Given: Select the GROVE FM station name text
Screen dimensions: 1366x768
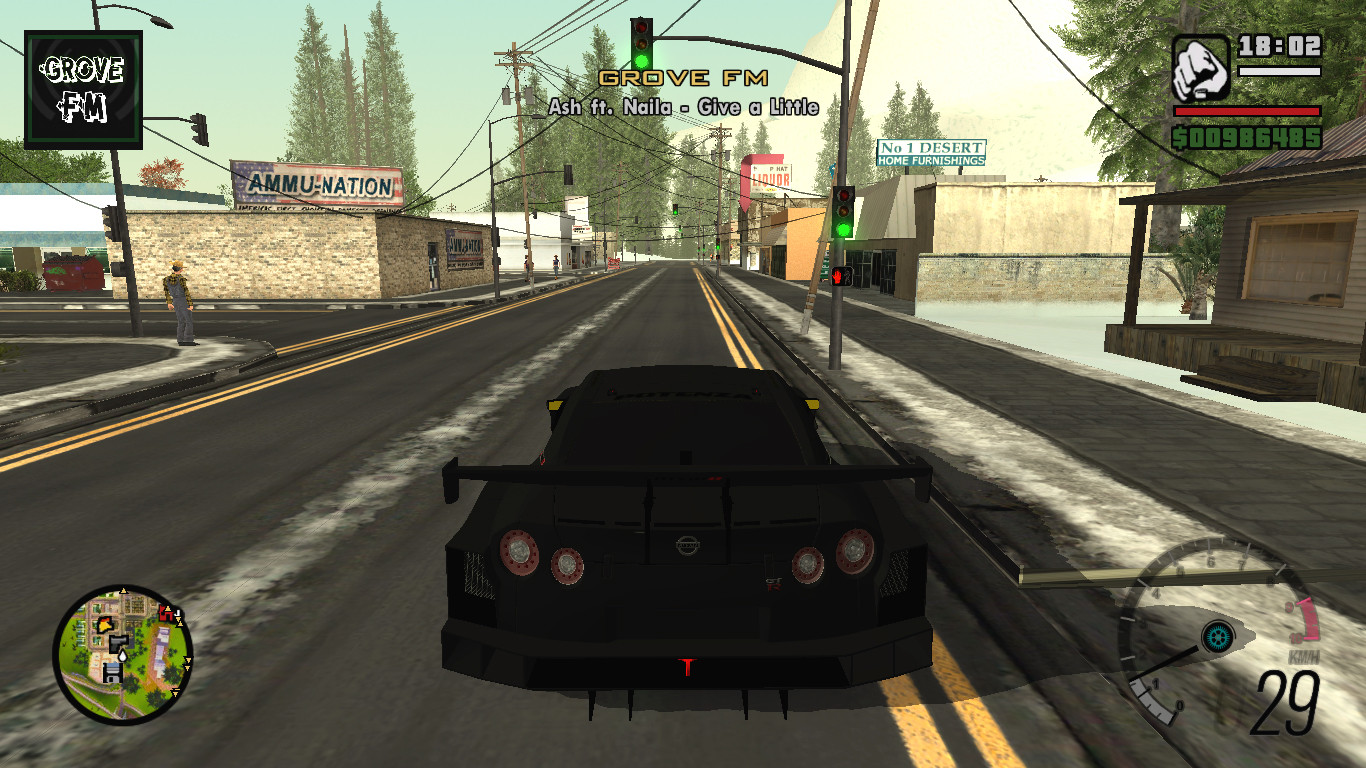Looking at the screenshot, I should tap(683, 76).
